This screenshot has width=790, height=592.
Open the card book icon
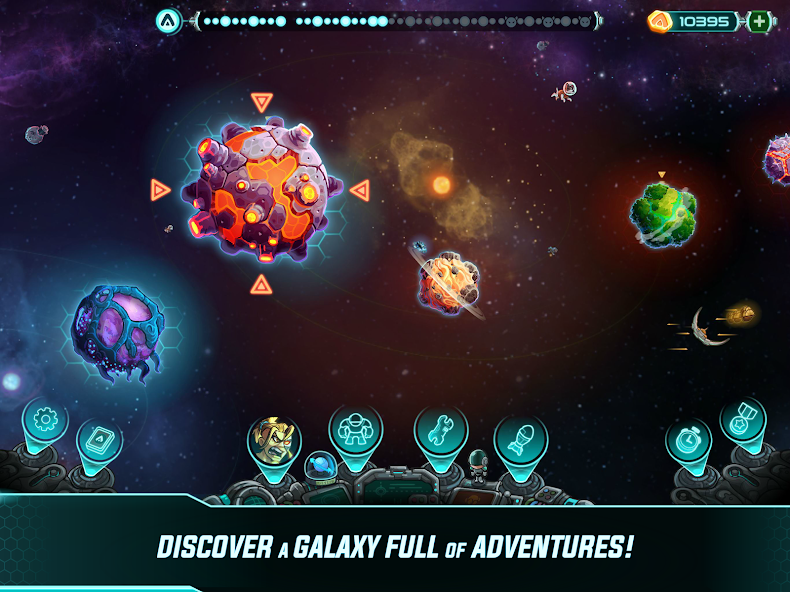click(x=99, y=440)
